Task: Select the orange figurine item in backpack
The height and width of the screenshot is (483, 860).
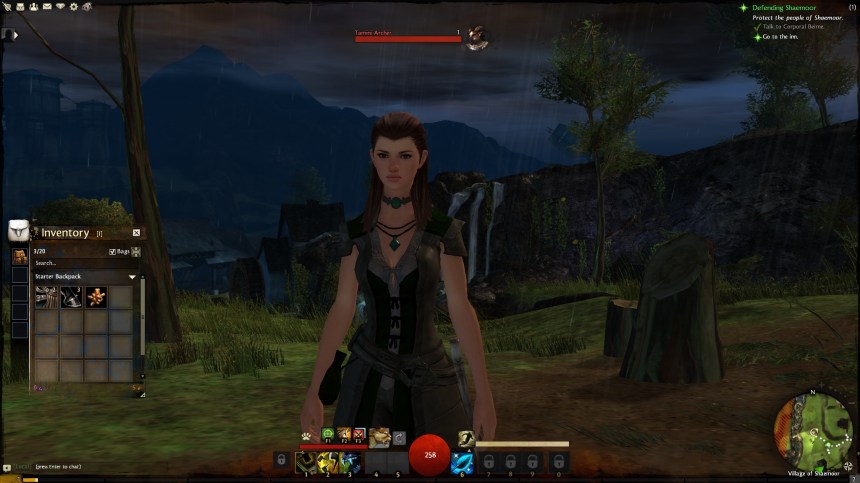Action: point(96,296)
